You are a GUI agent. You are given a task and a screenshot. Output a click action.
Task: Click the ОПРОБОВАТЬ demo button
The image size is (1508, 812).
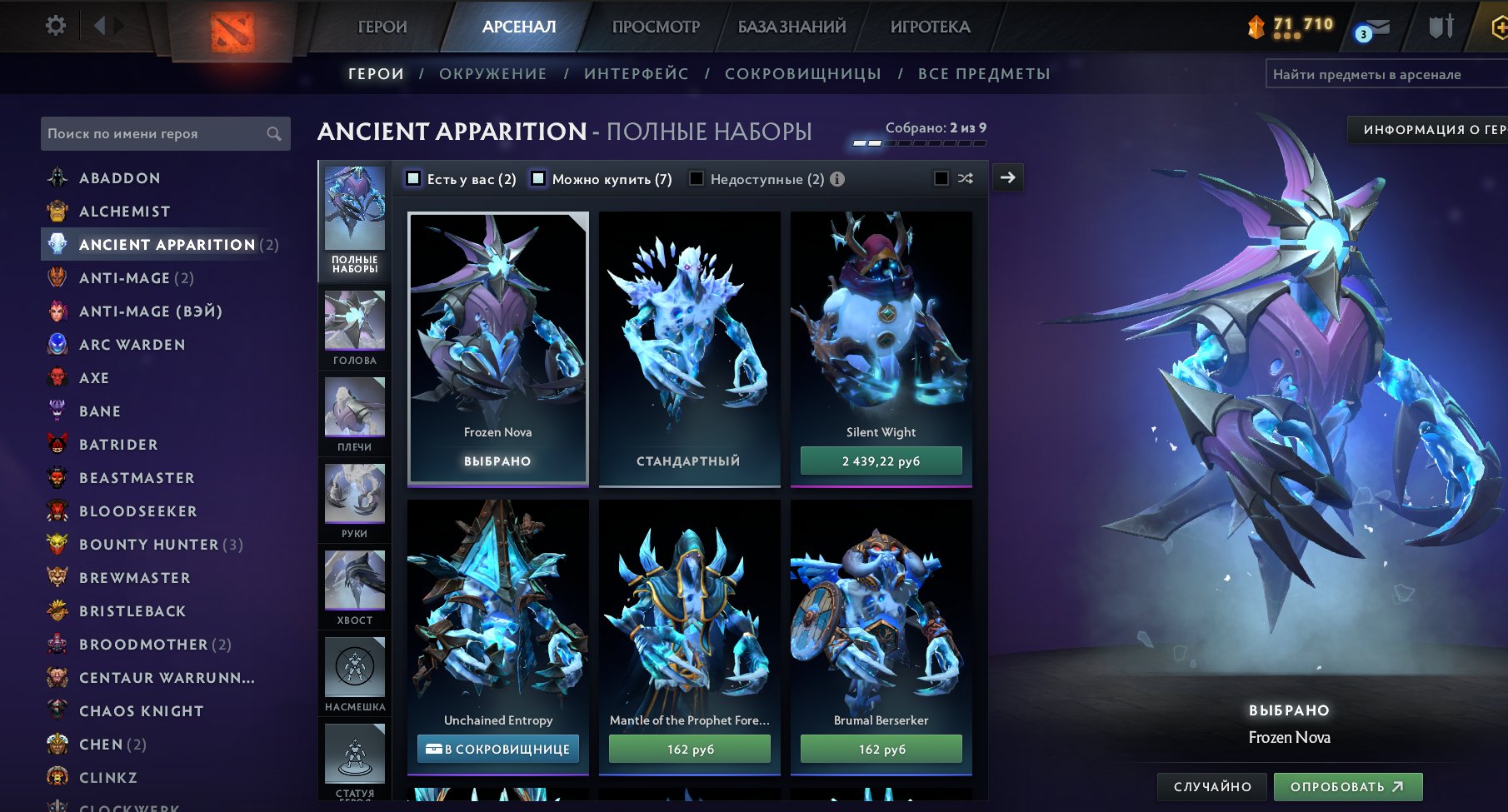pyautogui.click(x=1347, y=786)
